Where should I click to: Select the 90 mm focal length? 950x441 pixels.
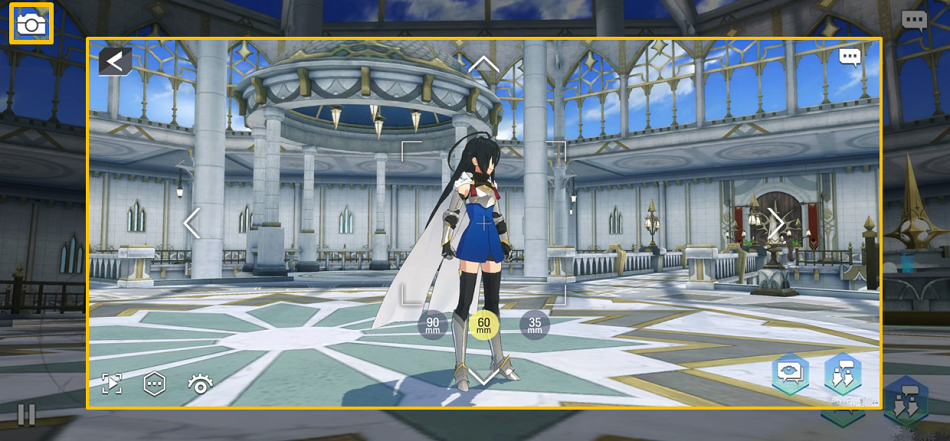pyautogui.click(x=432, y=324)
